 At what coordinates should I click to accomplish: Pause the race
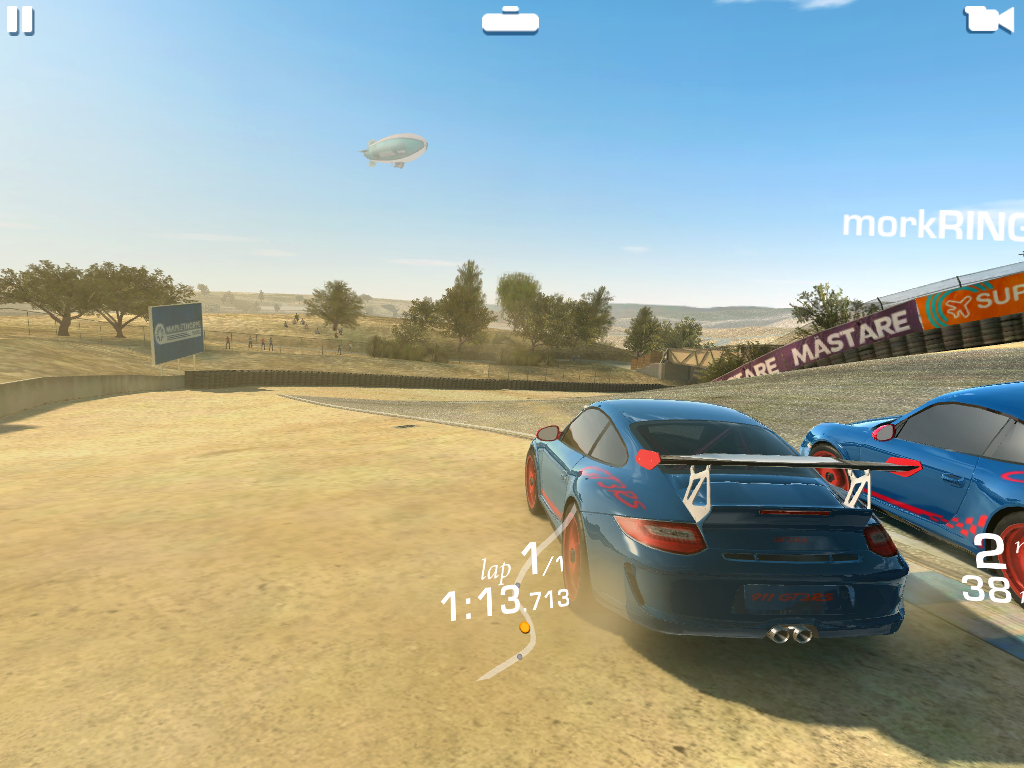coord(20,20)
